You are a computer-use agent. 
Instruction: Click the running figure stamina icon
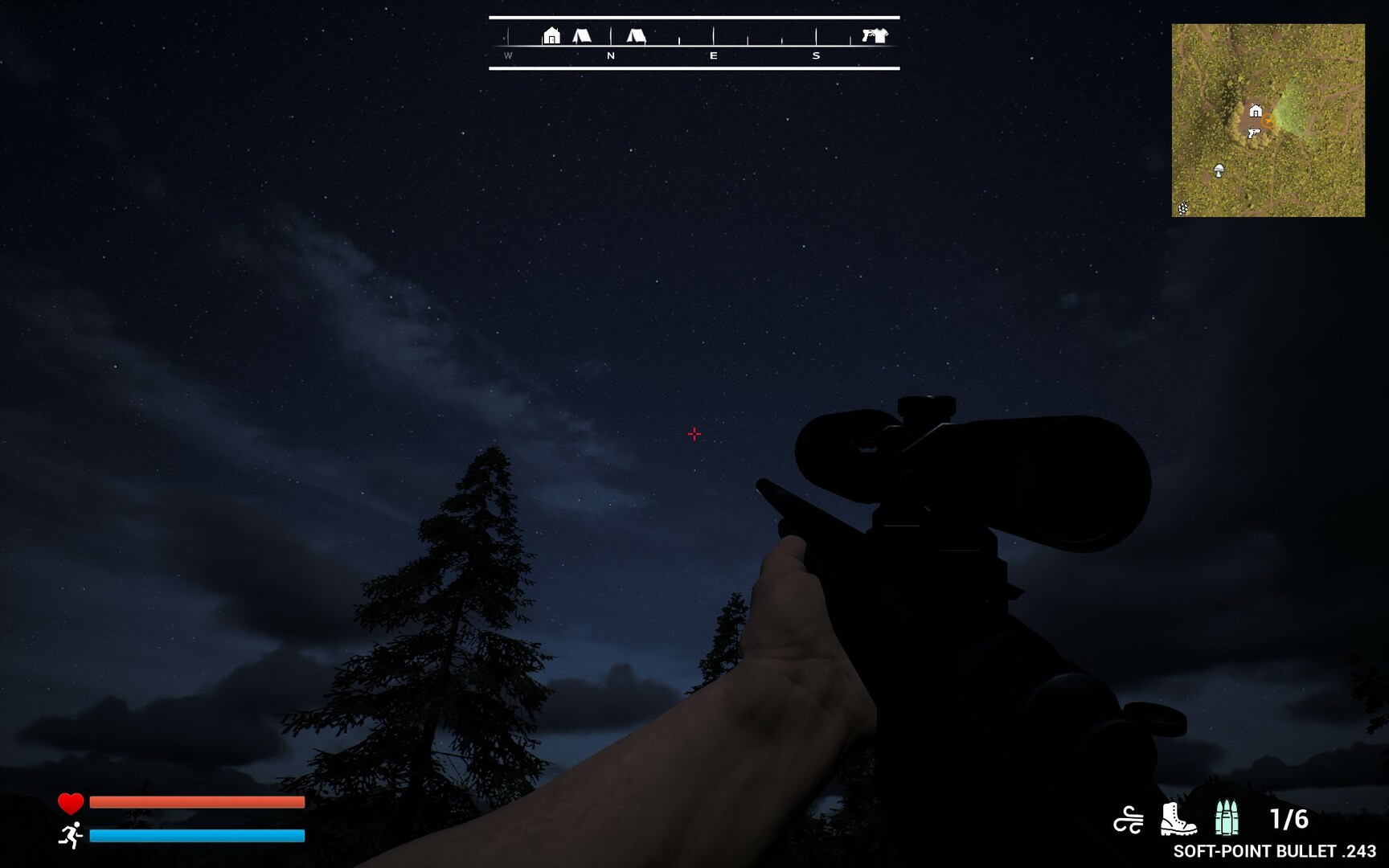click(70, 837)
